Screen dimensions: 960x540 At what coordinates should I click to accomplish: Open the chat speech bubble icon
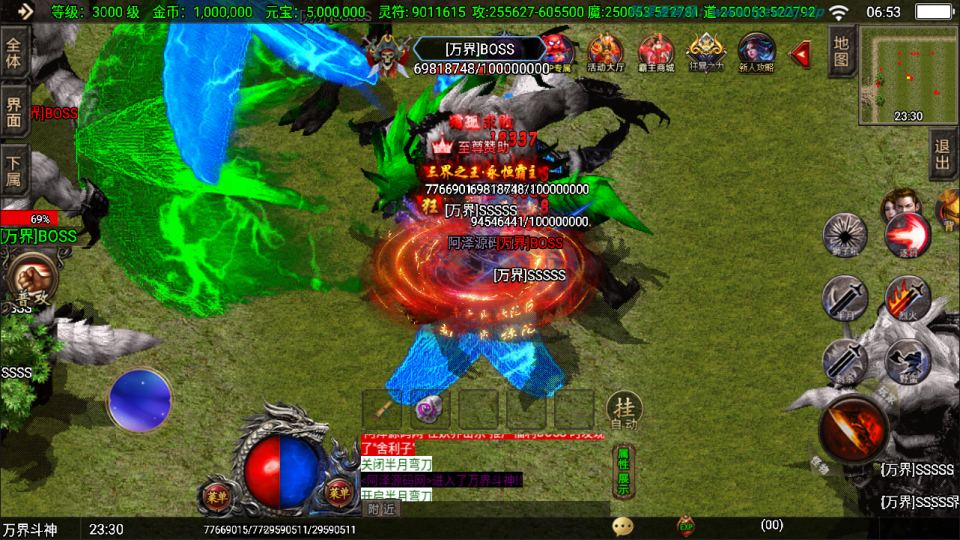pyautogui.click(x=623, y=525)
